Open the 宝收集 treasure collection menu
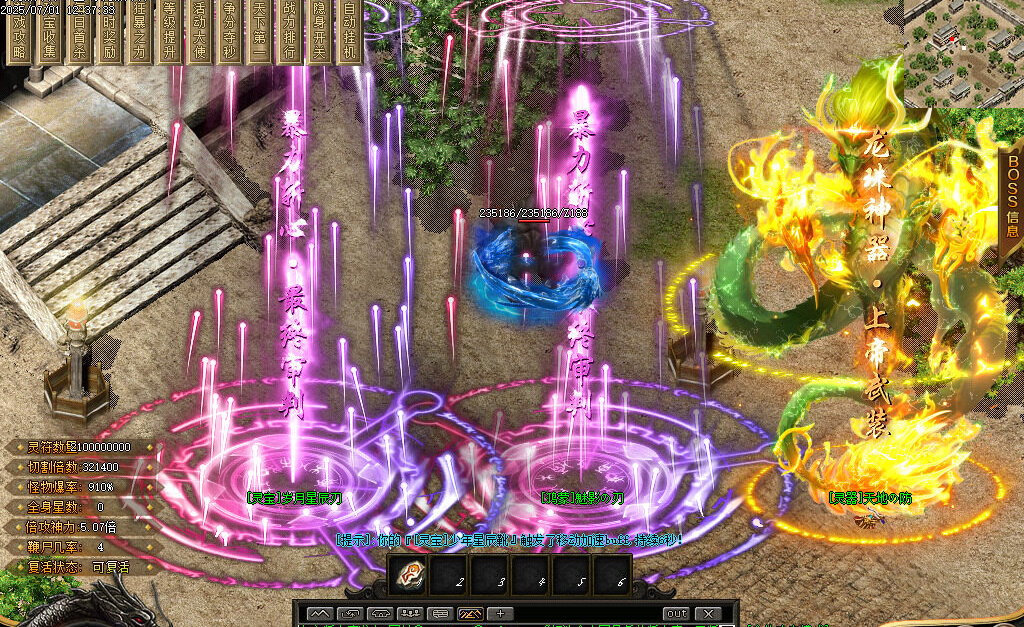Viewport: 1024px width, 627px height. 49,36
